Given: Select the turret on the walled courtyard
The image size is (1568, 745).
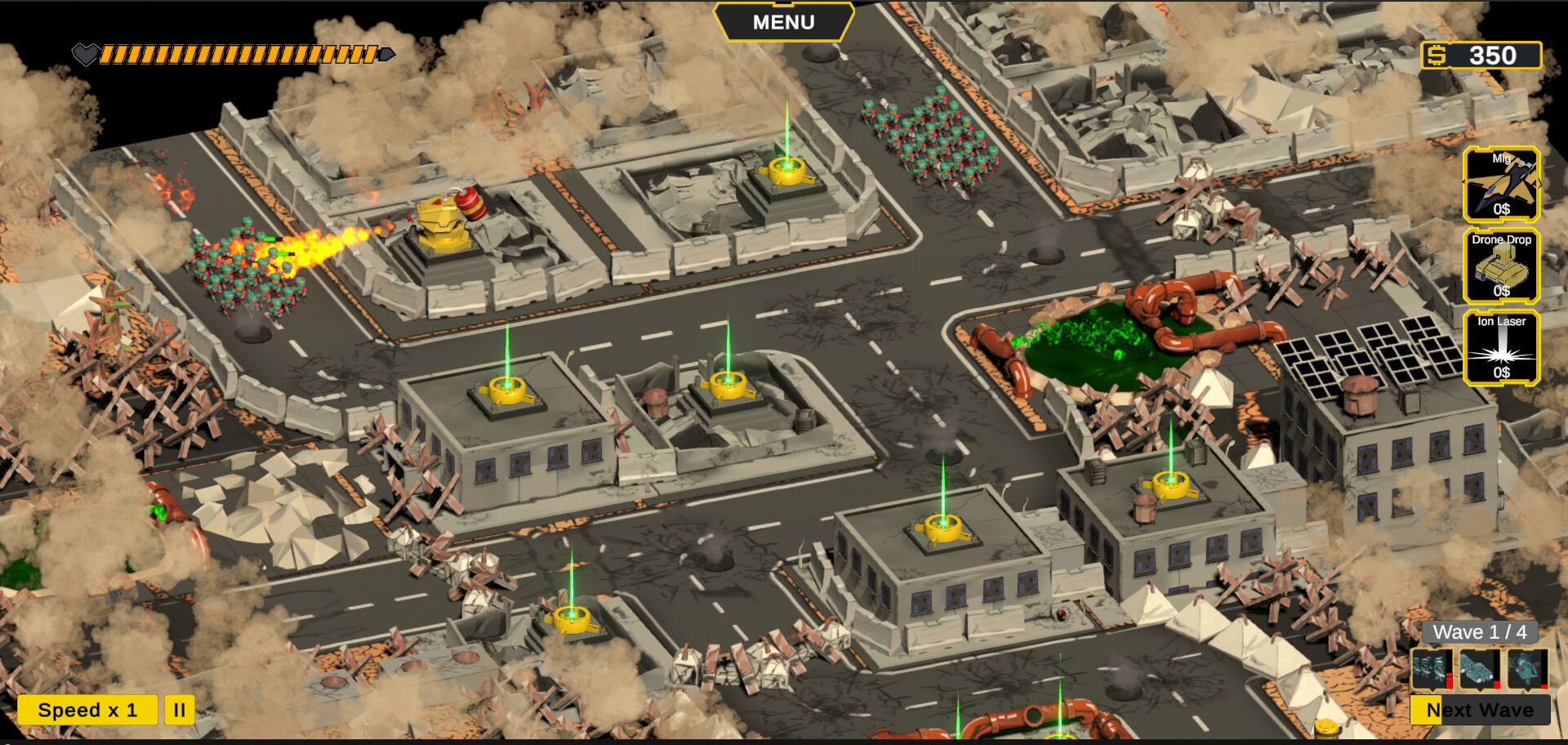Looking at the screenshot, I should pos(786,172).
